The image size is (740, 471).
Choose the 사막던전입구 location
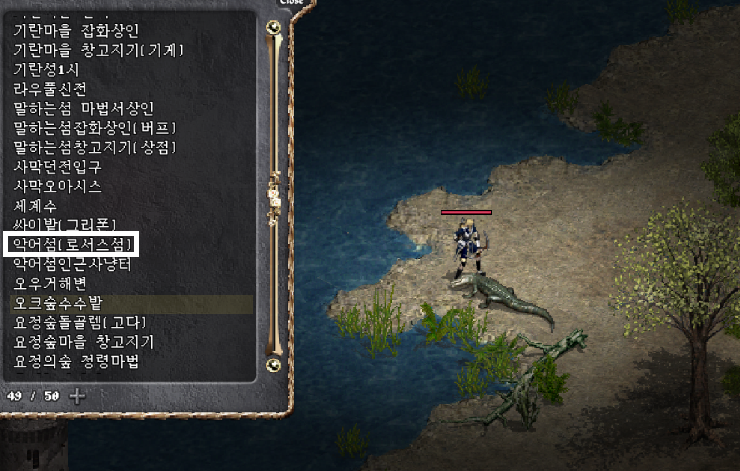pos(58,166)
